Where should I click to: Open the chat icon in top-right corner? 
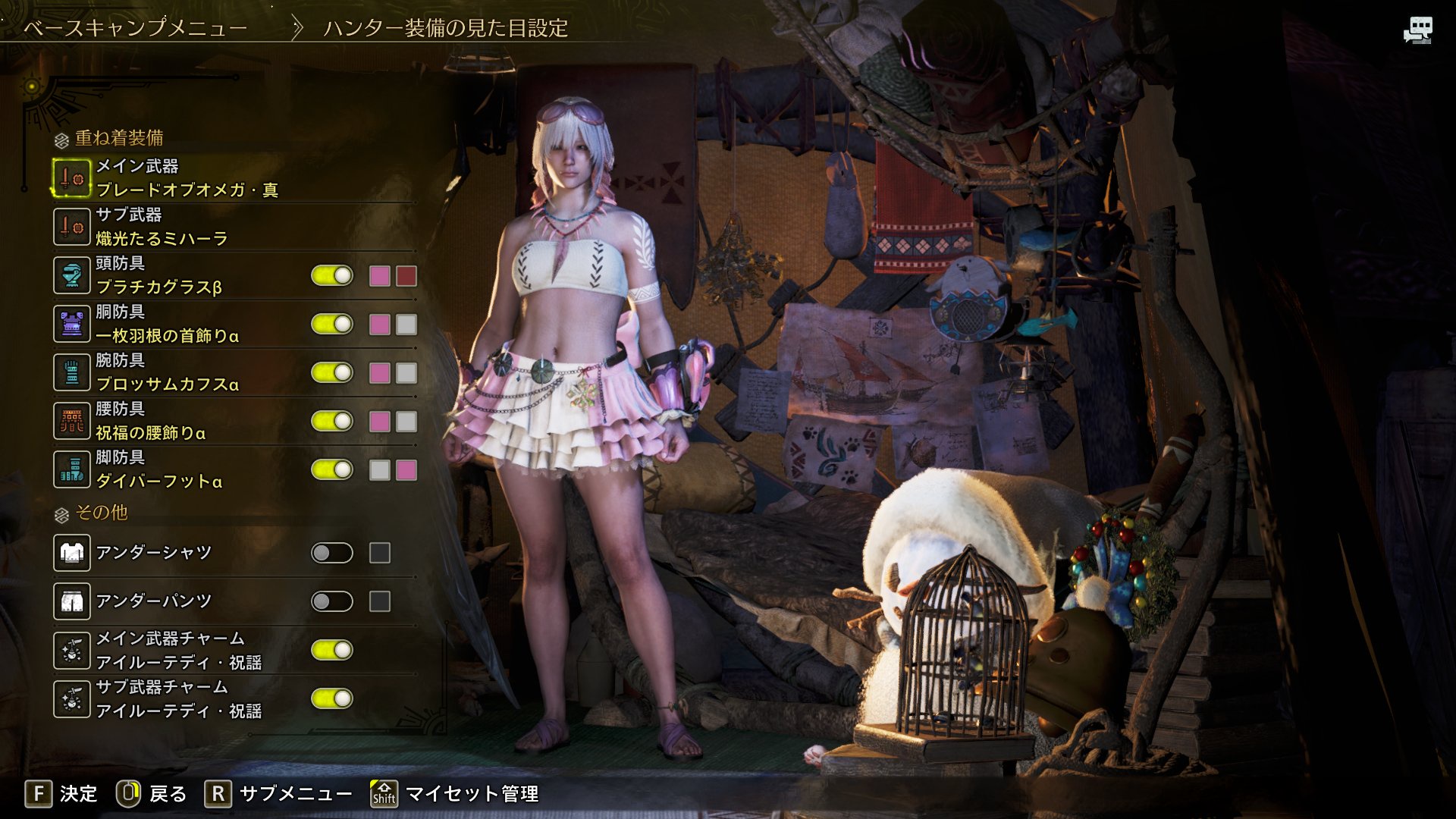pyautogui.click(x=1417, y=31)
